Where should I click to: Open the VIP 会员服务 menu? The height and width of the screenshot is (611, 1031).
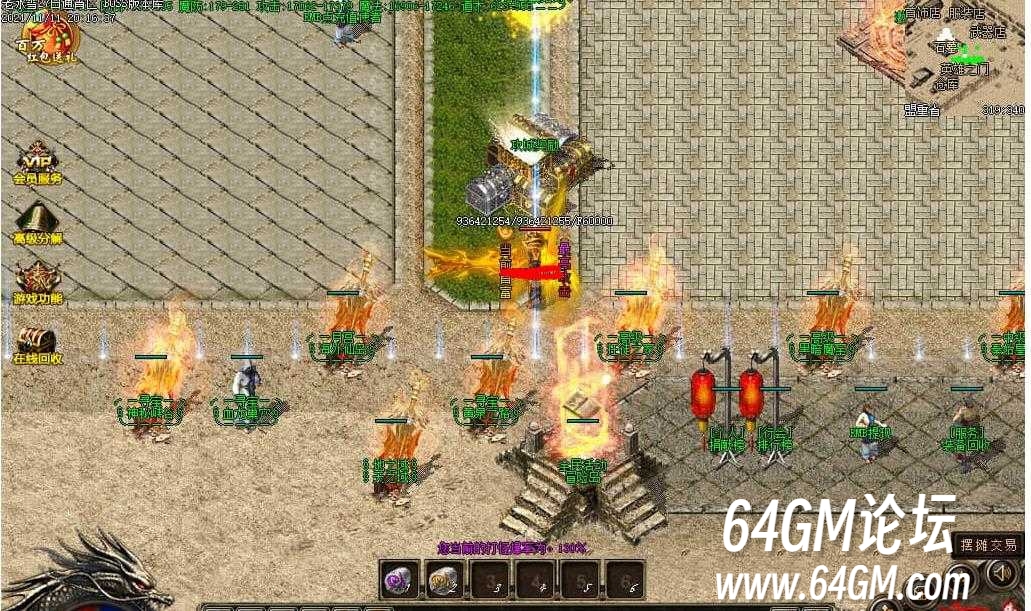click(37, 163)
